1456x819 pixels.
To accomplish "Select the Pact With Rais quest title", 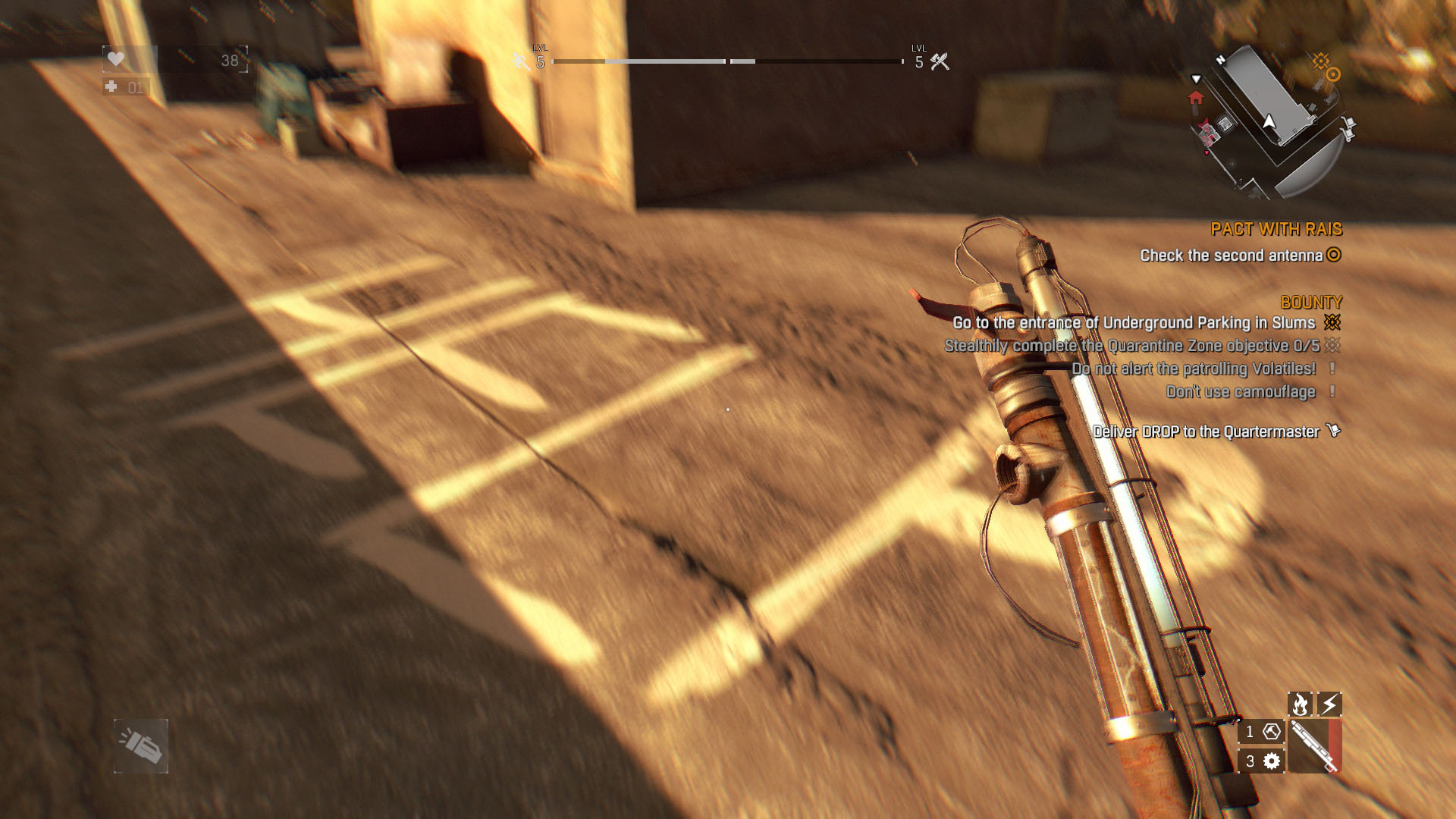I will point(1276,229).
